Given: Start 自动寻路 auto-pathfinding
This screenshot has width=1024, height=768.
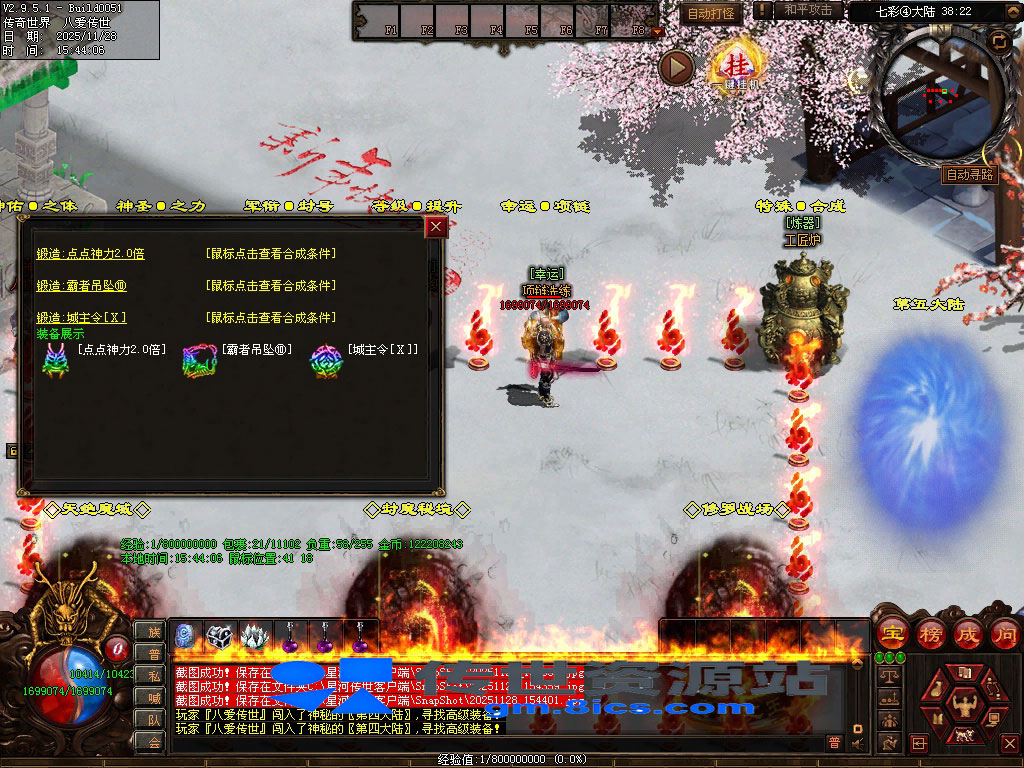Looking at the screenshot, I should [969, 174].
